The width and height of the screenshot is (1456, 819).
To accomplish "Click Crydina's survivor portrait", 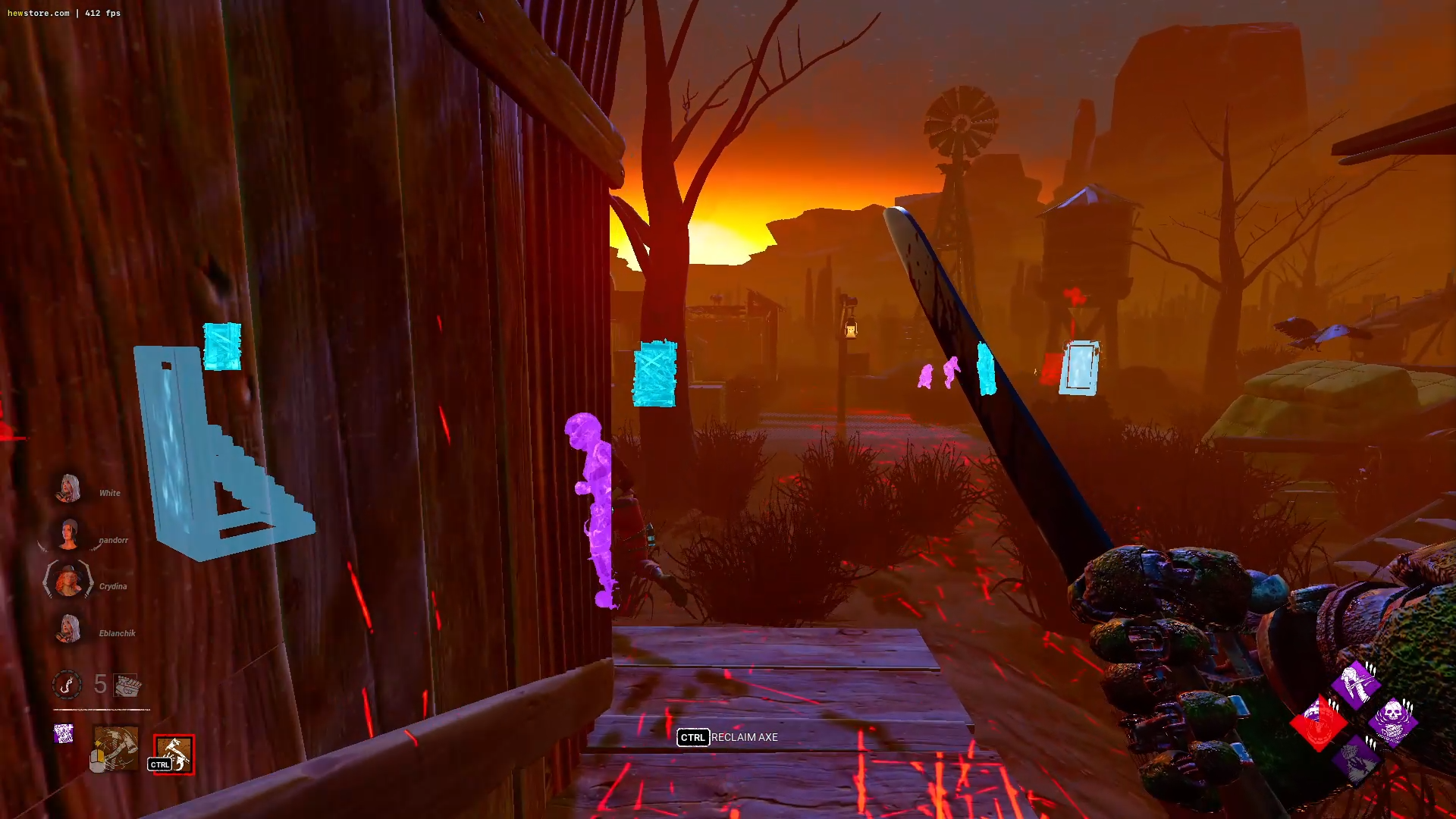I will [x=68, y=582].
